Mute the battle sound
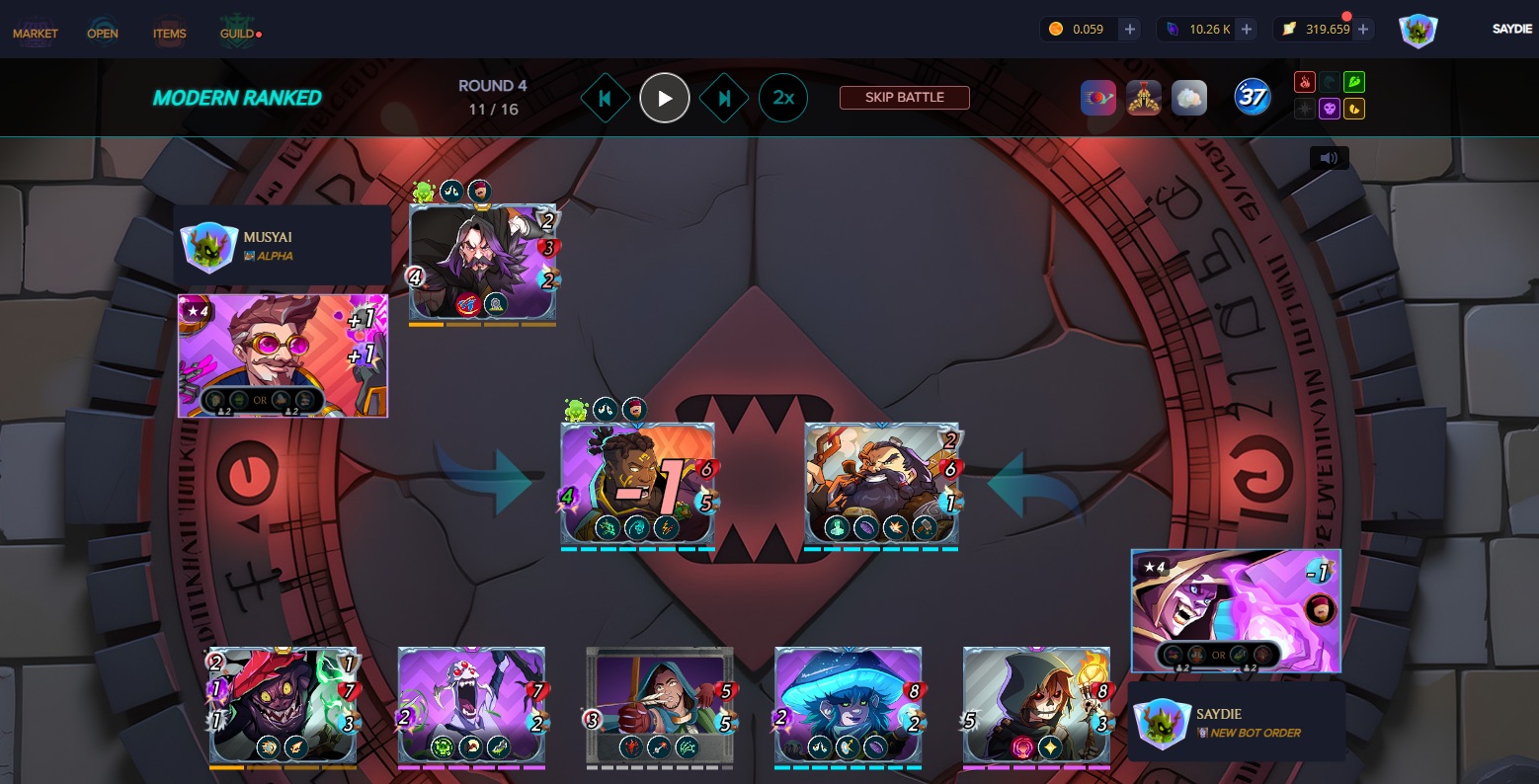Image resolution: width=1539 pixels, height=784 pixels. pos(1329,158)
